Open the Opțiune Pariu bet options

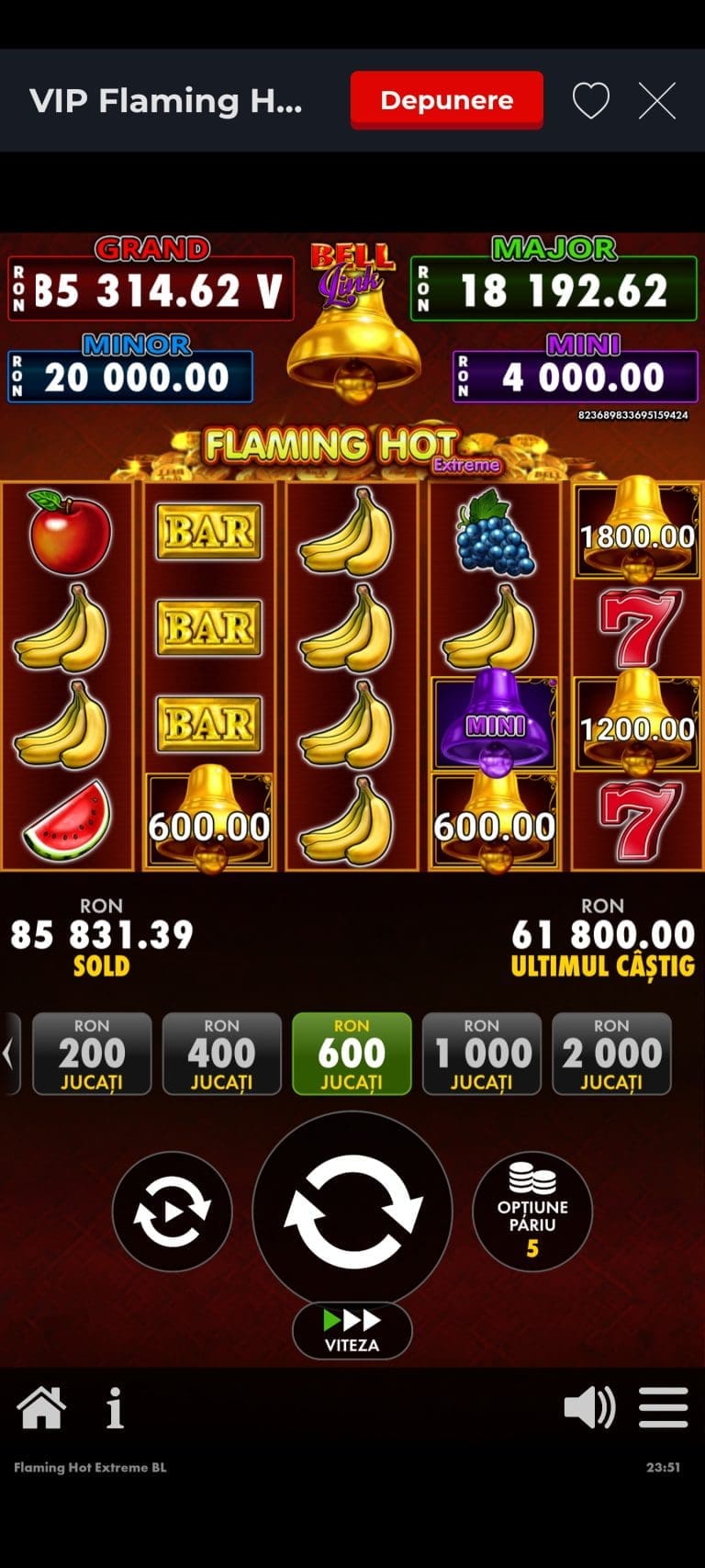pos(532,1211)
